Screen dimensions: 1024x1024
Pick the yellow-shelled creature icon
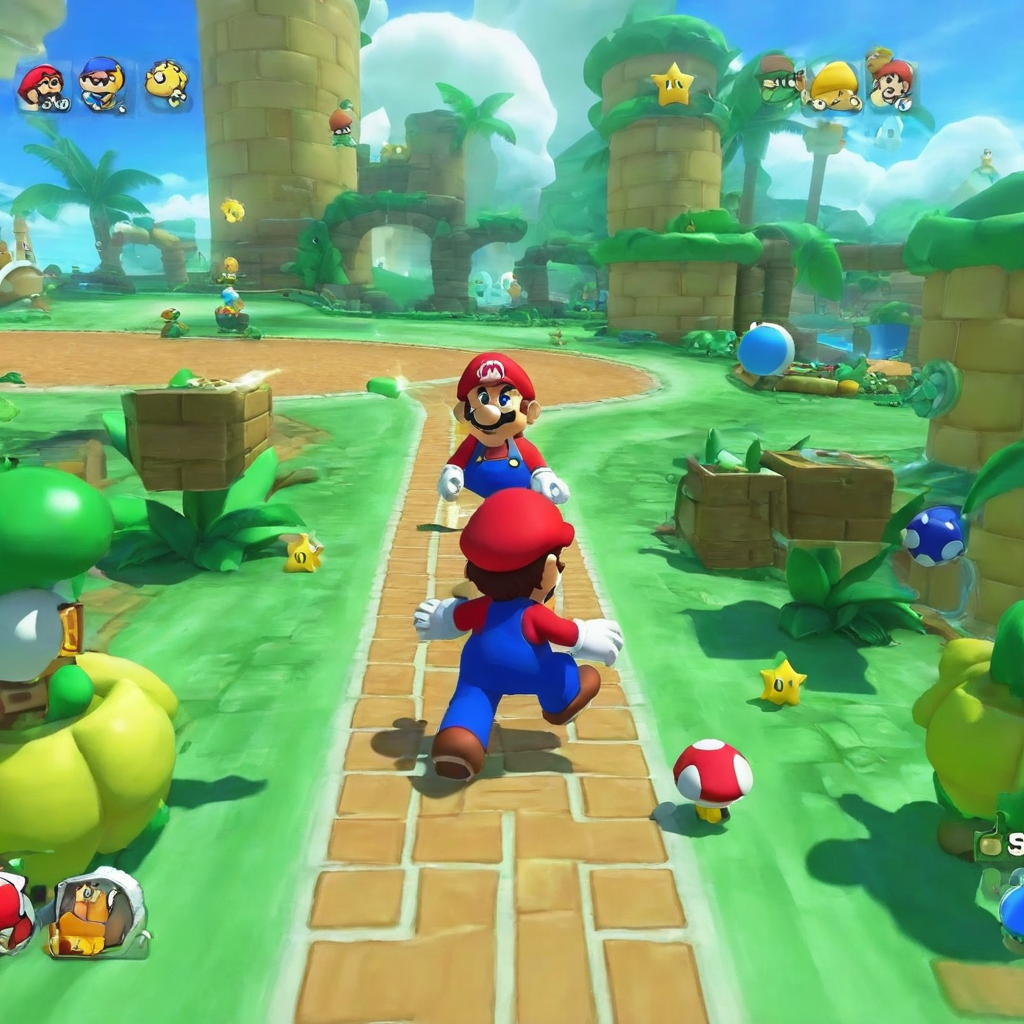(835, 87)
